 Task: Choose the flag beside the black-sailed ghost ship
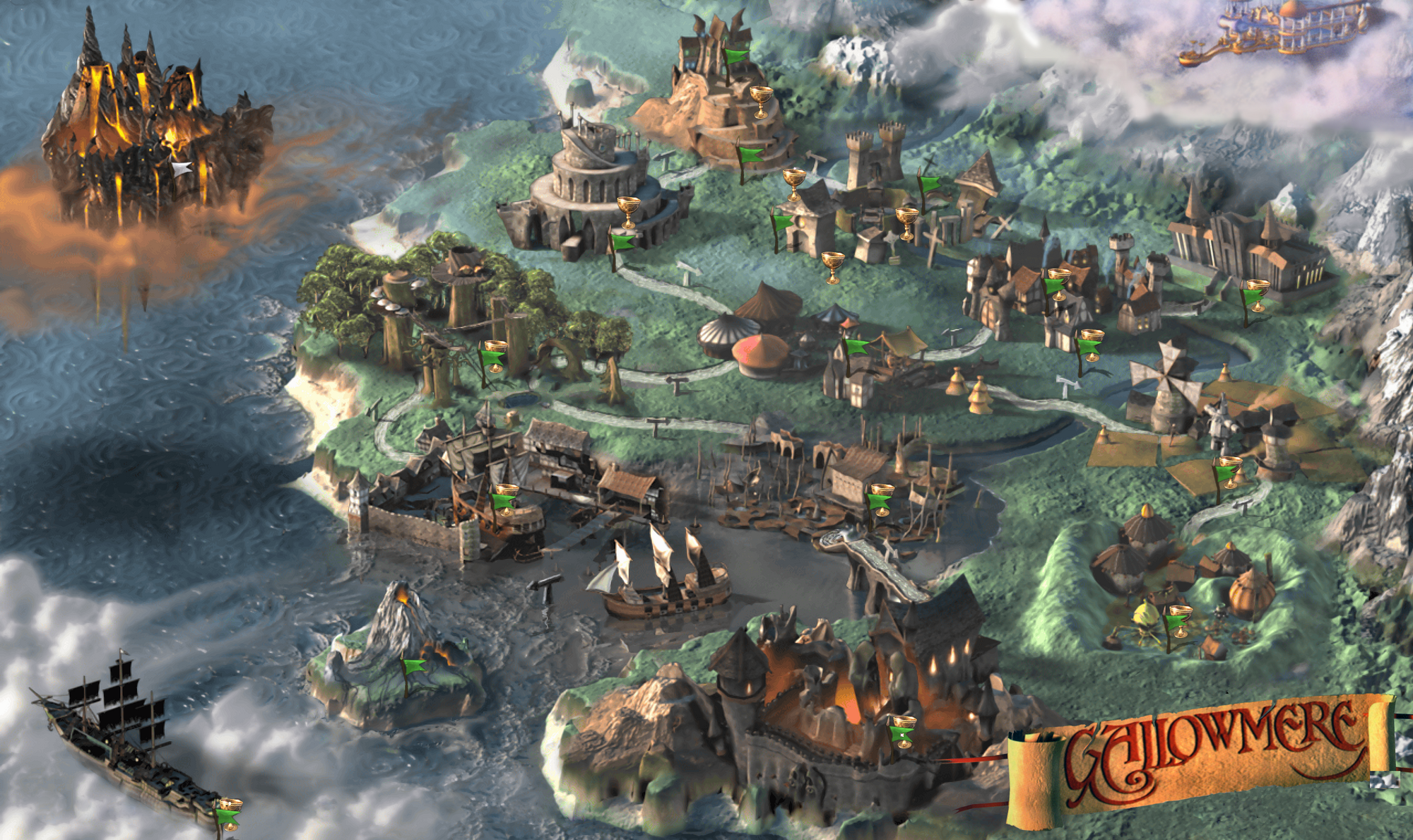(227, 817)
